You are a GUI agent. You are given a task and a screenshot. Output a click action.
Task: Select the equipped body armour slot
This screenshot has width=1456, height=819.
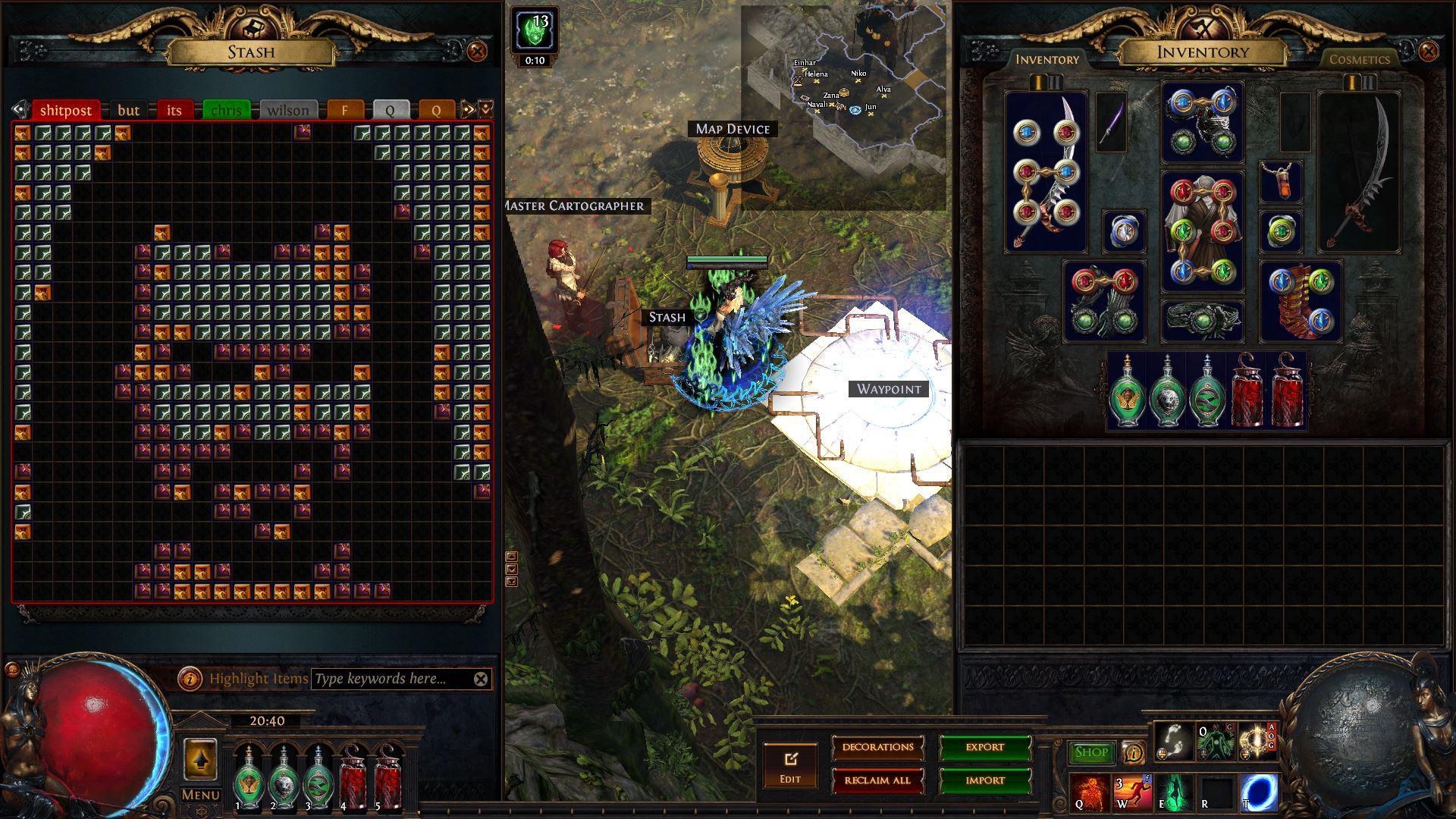[x=1202, y=231]
